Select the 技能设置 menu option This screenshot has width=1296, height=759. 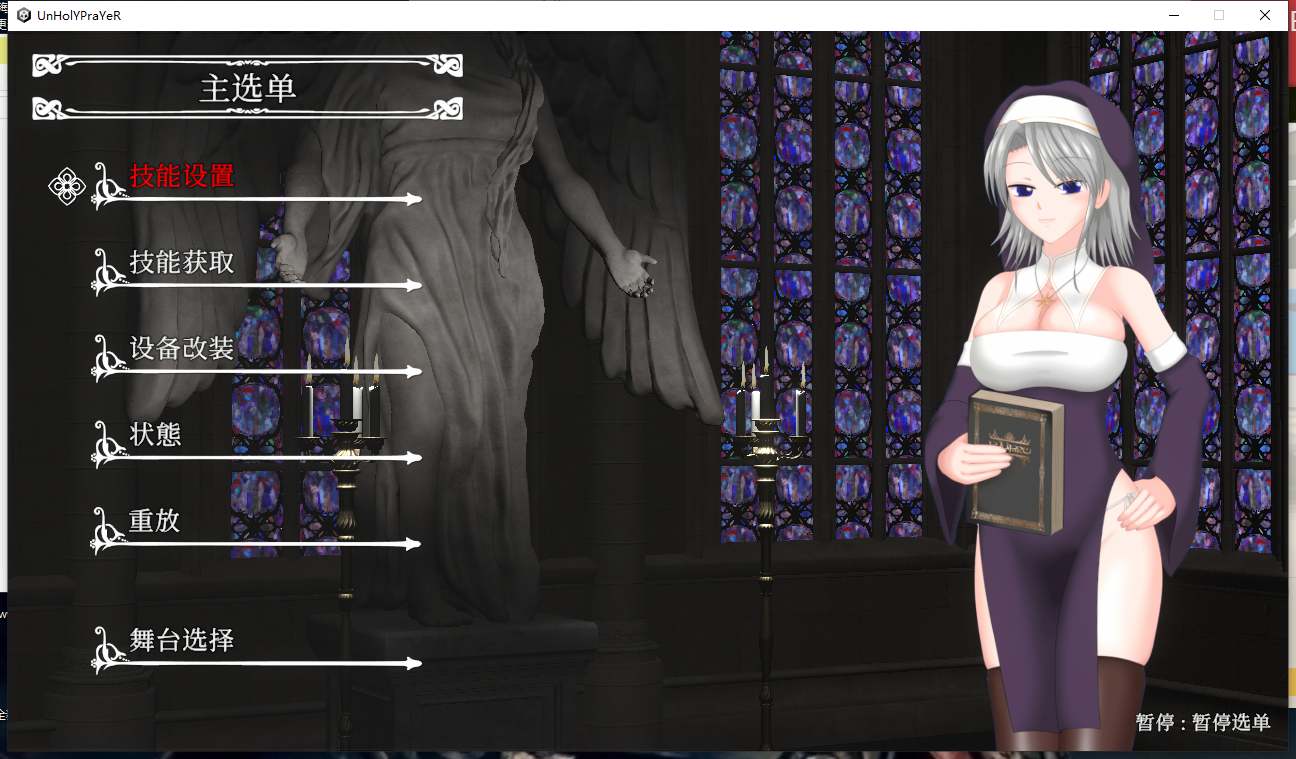(x=182, y=175)
